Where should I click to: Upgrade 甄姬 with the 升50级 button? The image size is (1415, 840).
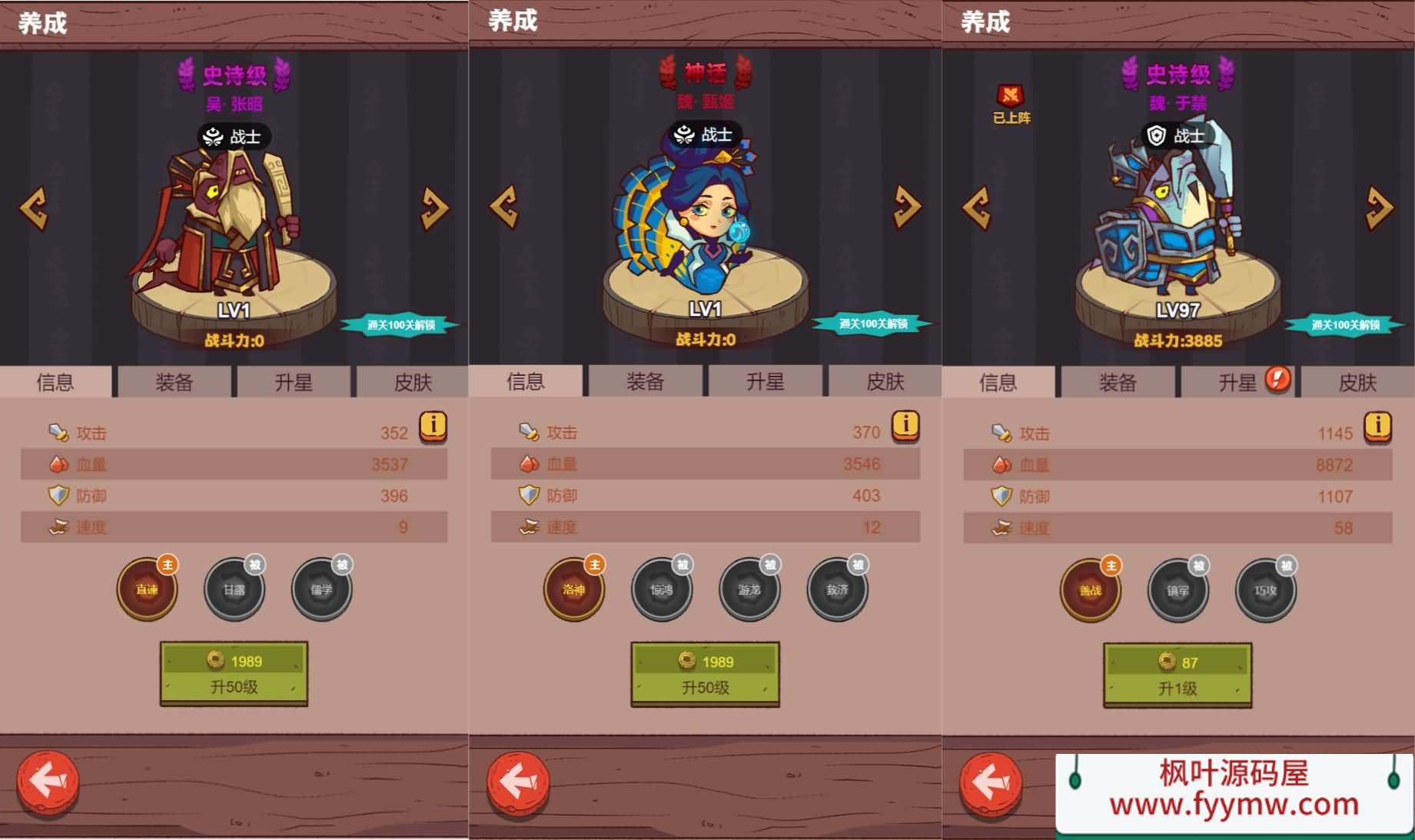pos(705,674)
